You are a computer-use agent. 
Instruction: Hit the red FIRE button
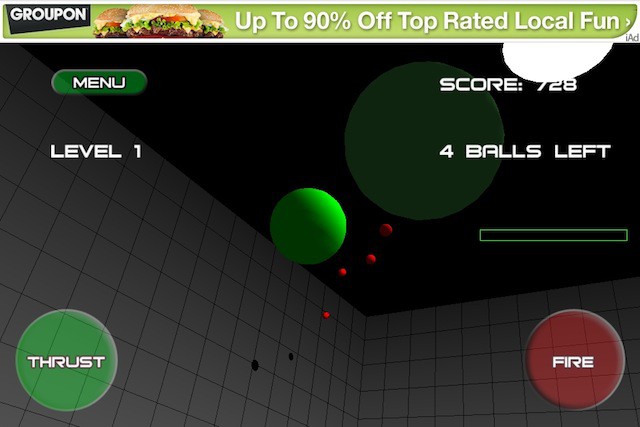click(574, 361)
